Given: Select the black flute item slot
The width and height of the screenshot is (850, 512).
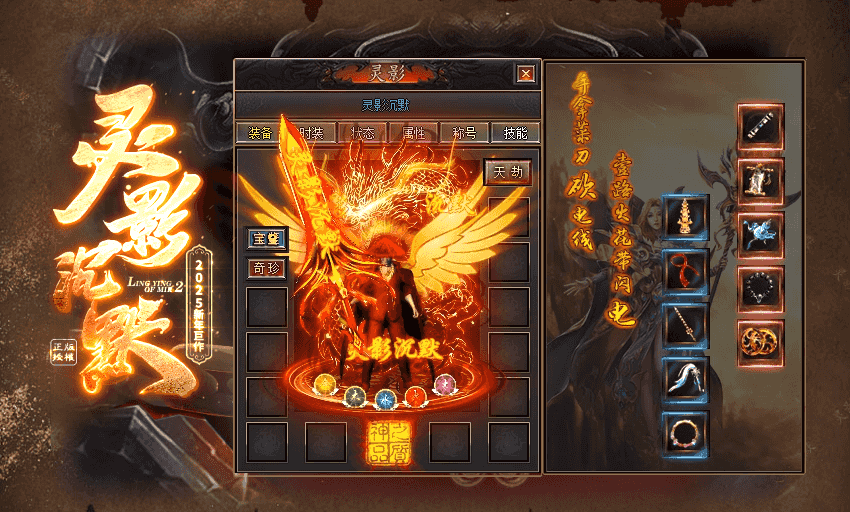Looking at the screenshot, I should coord(760,127).
